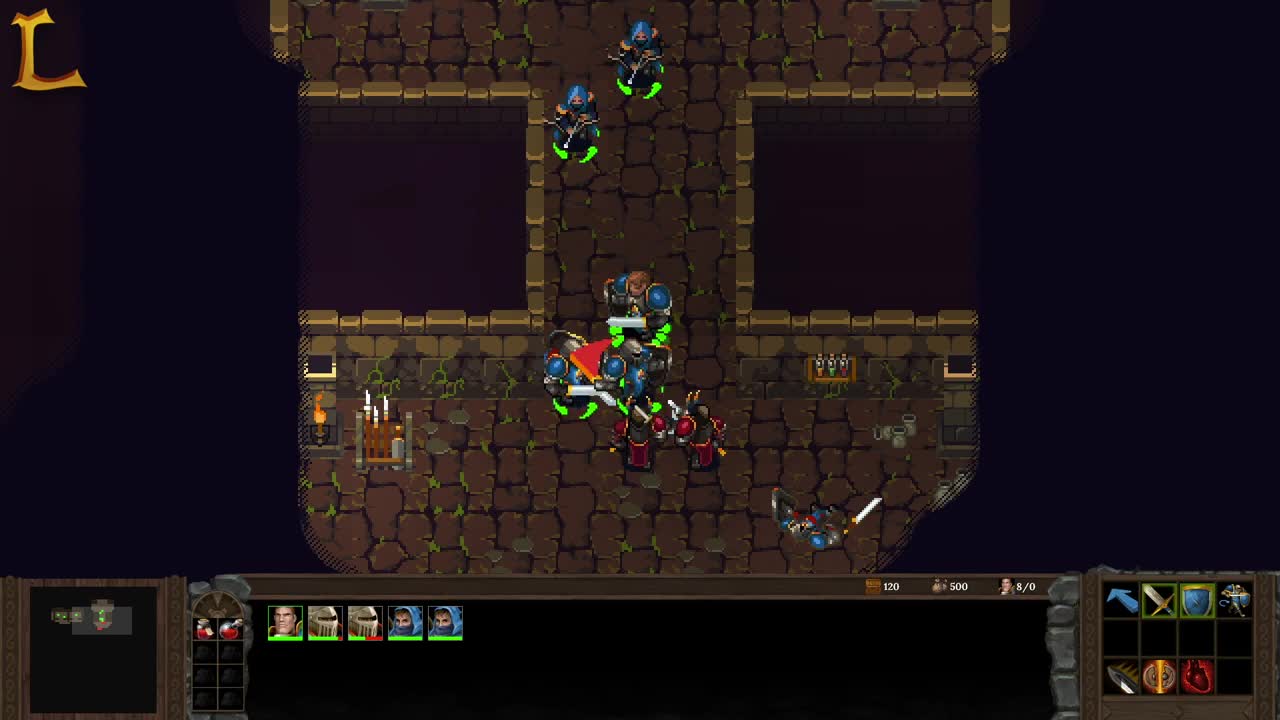Click the minimap to jump view

pos(95,648)
